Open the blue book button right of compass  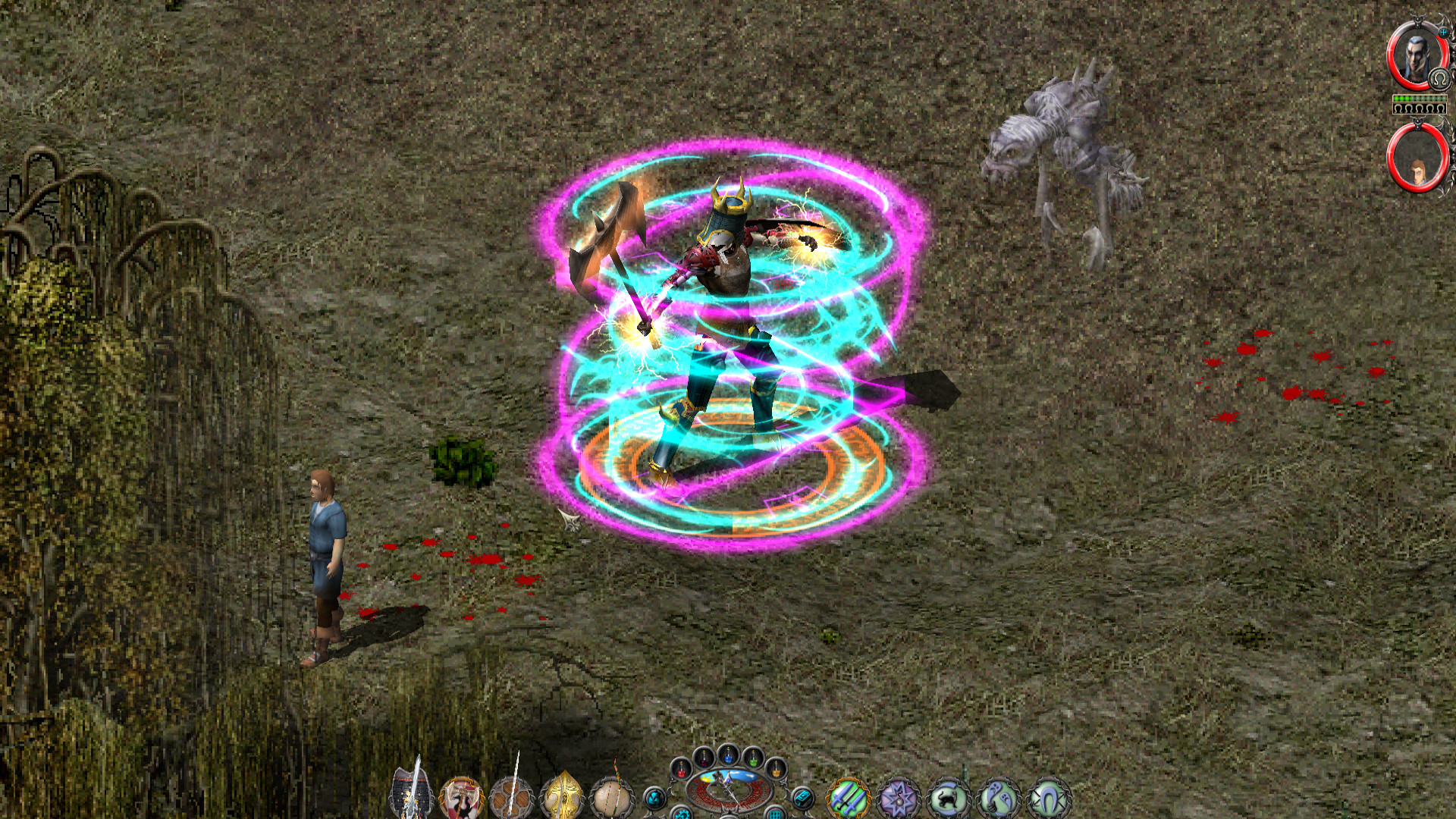802,798
